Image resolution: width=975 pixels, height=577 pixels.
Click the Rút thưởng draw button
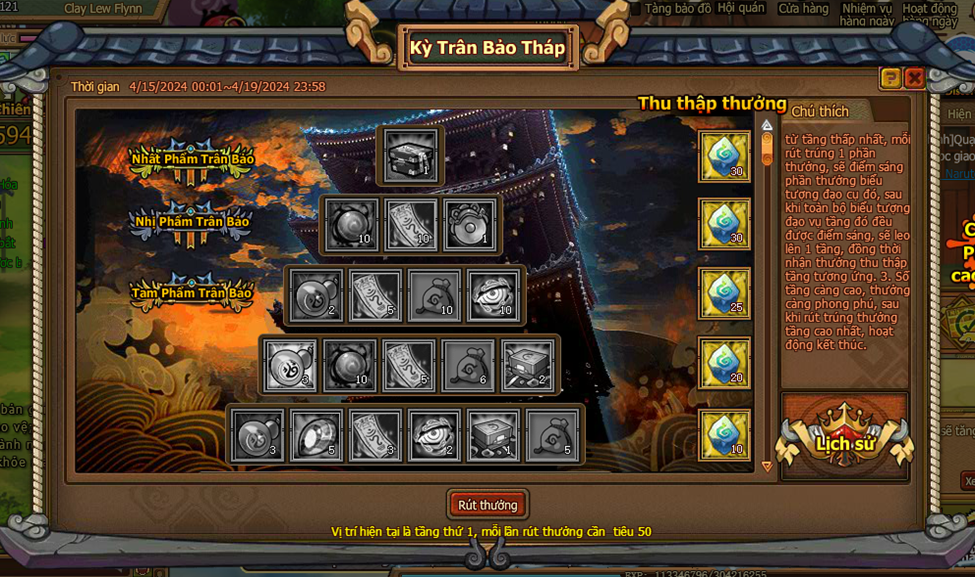click(487, 505)
